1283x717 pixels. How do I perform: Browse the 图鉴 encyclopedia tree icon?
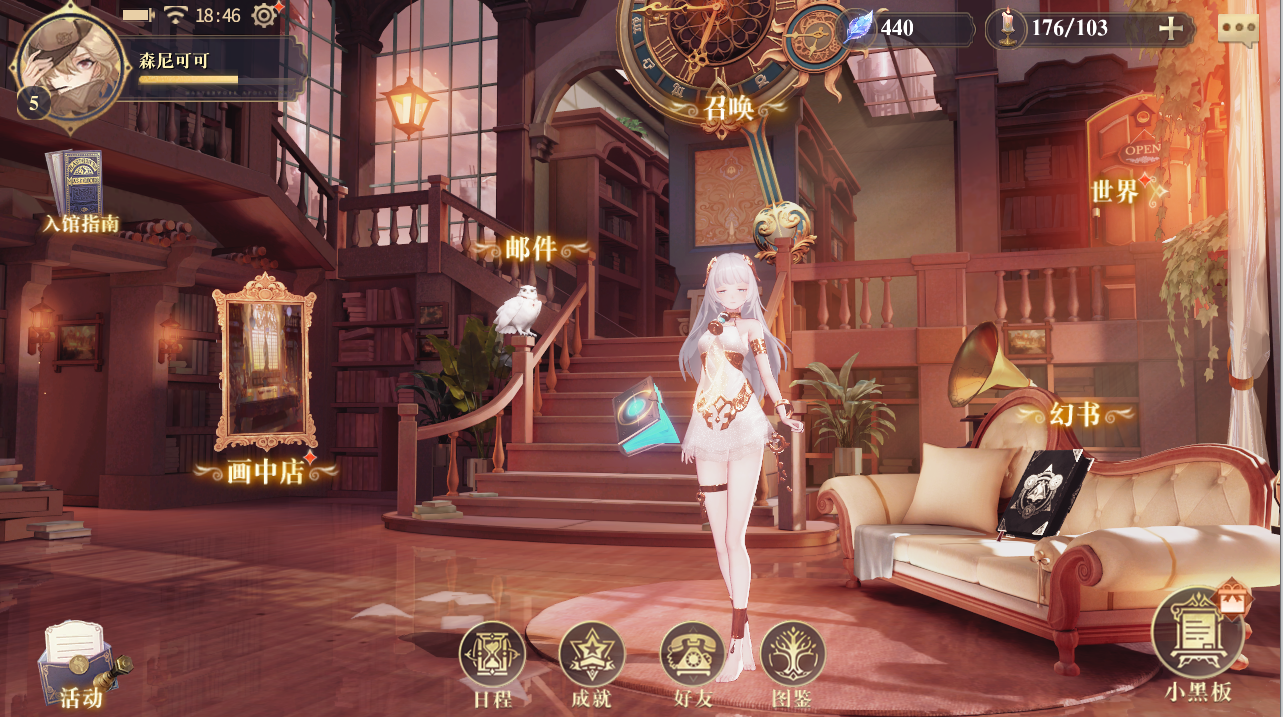(x=792, y=655)
